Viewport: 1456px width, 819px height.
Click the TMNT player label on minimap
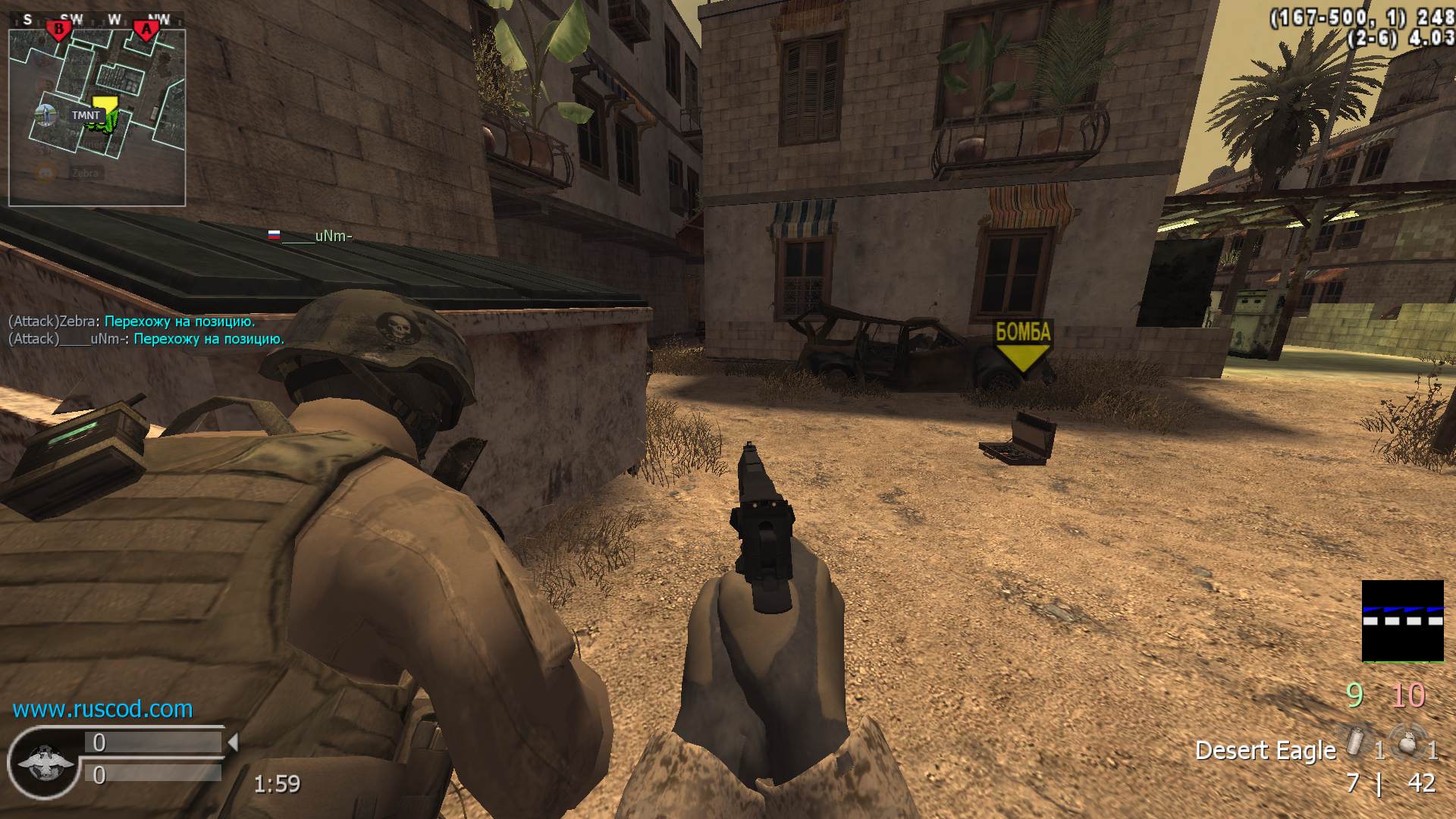click(86, 115)
